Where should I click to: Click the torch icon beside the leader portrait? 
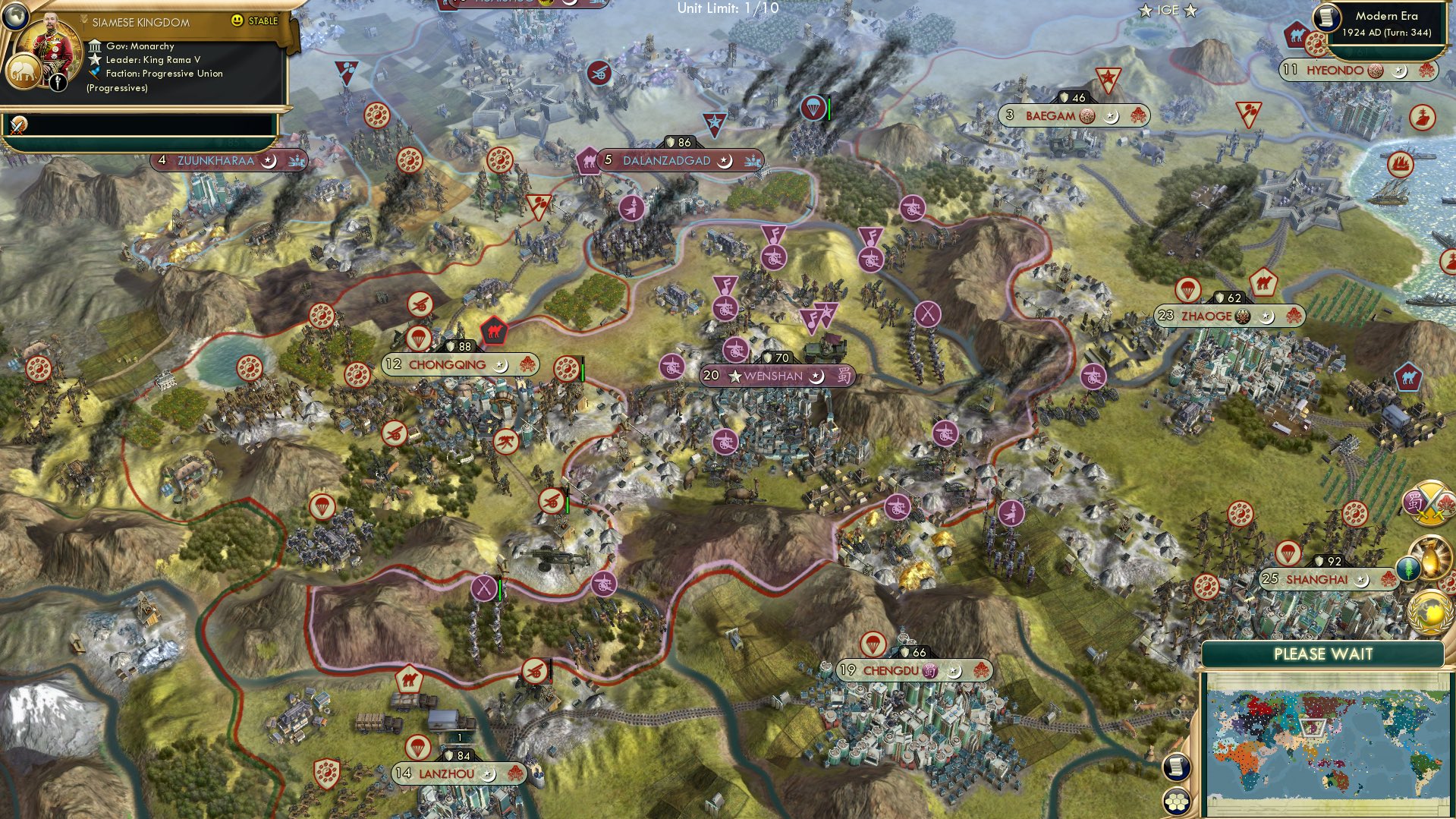pos(58,82)
